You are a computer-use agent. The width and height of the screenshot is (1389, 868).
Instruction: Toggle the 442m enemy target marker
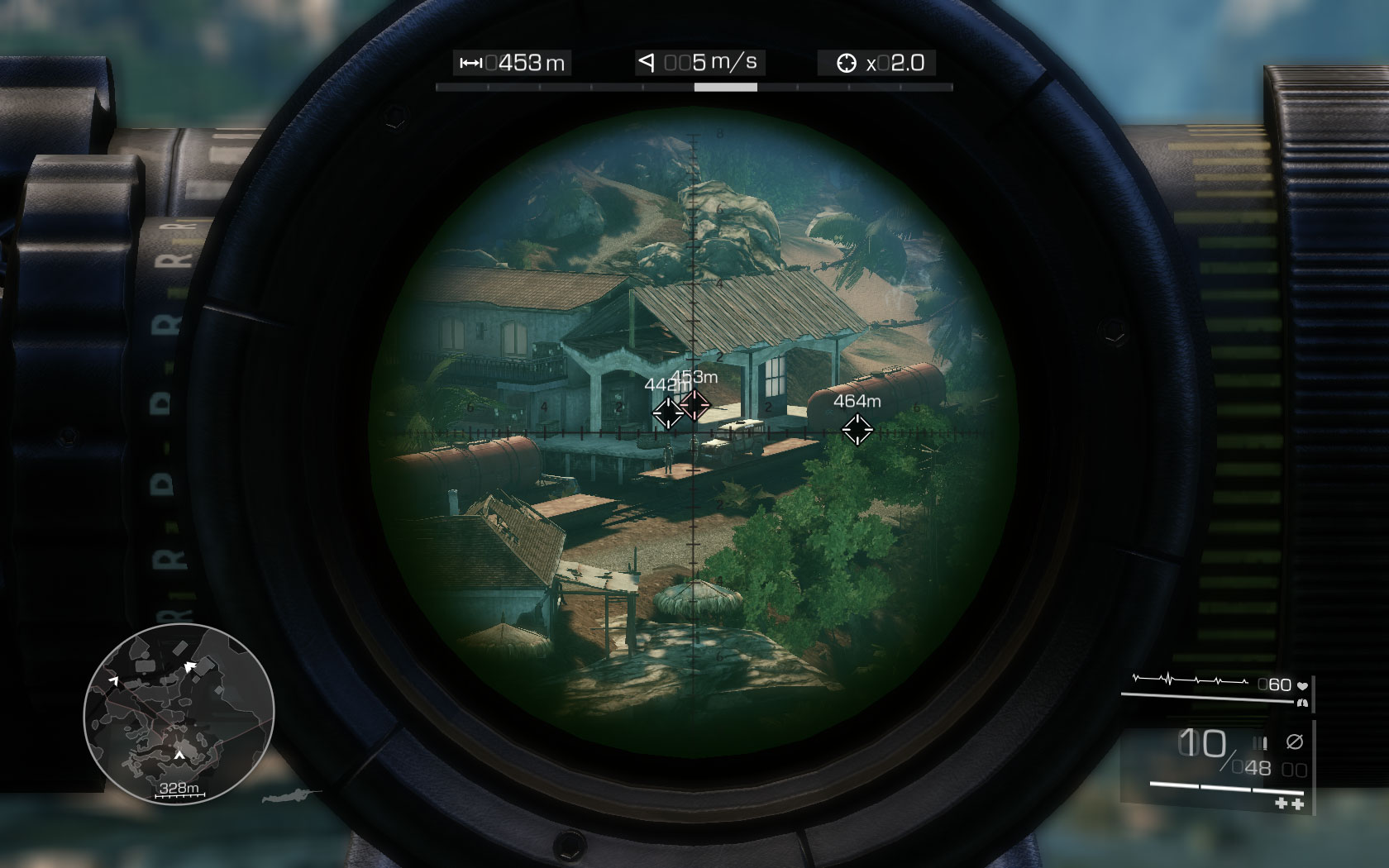666,411
